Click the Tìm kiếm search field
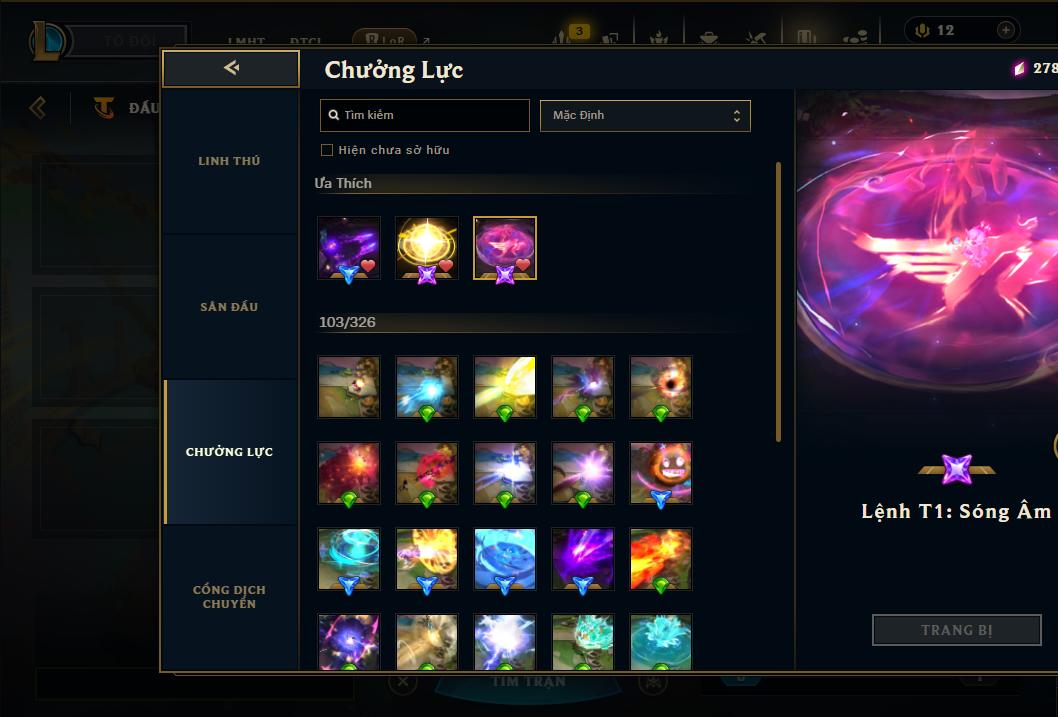Image resolution: width=1058 pixels, height=717 pixels. 425,115
